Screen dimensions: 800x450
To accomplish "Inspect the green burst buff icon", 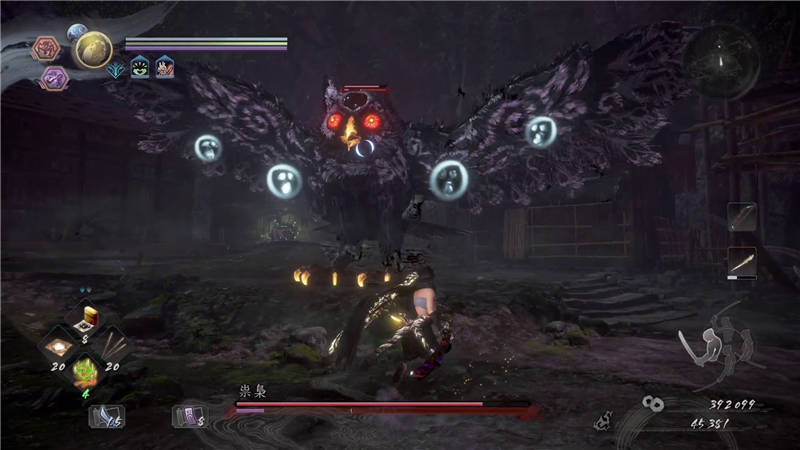I will click(140, 67).
